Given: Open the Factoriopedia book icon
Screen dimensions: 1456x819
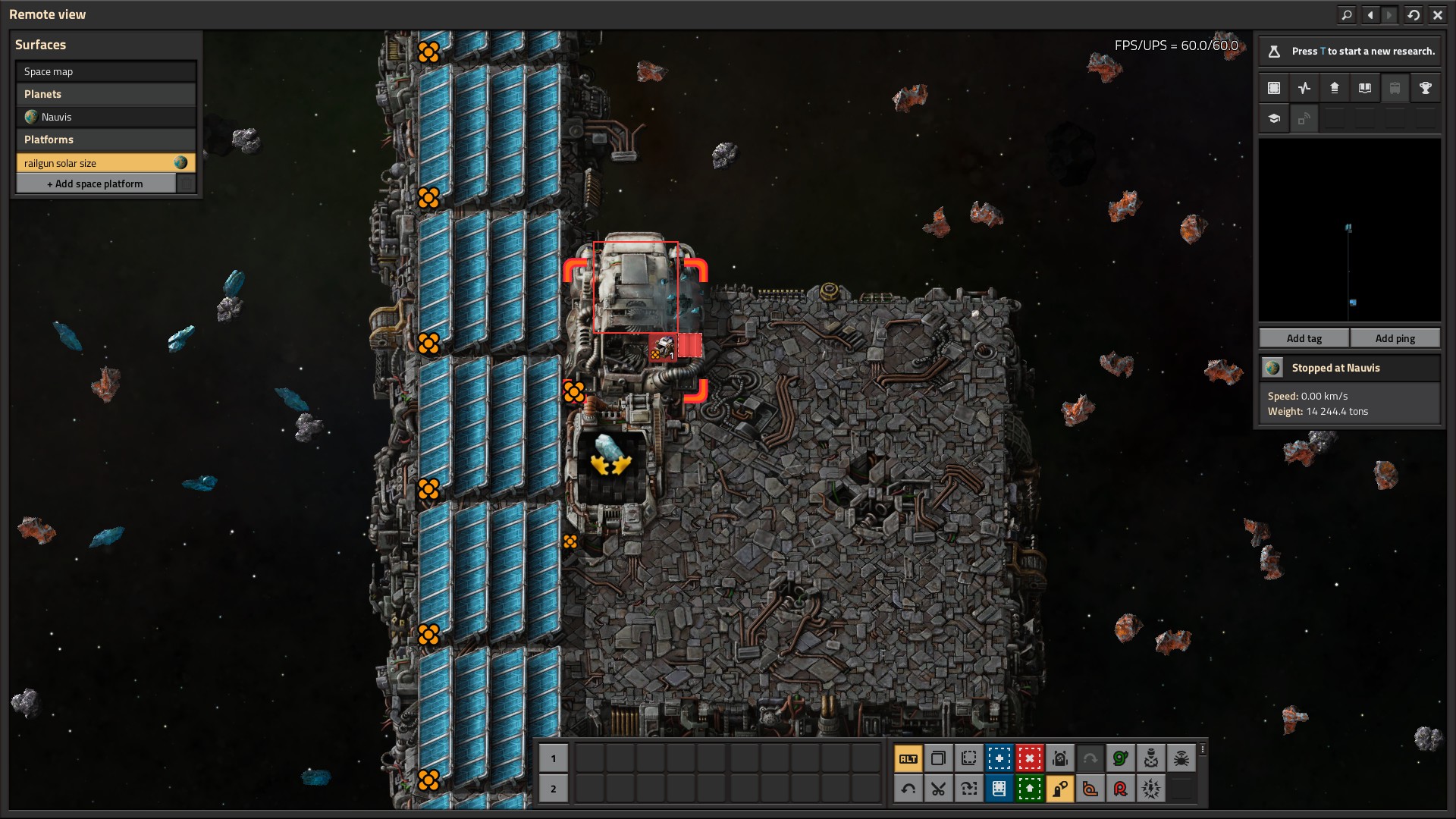Looking at the screenshot, I should pos(1364,88).
